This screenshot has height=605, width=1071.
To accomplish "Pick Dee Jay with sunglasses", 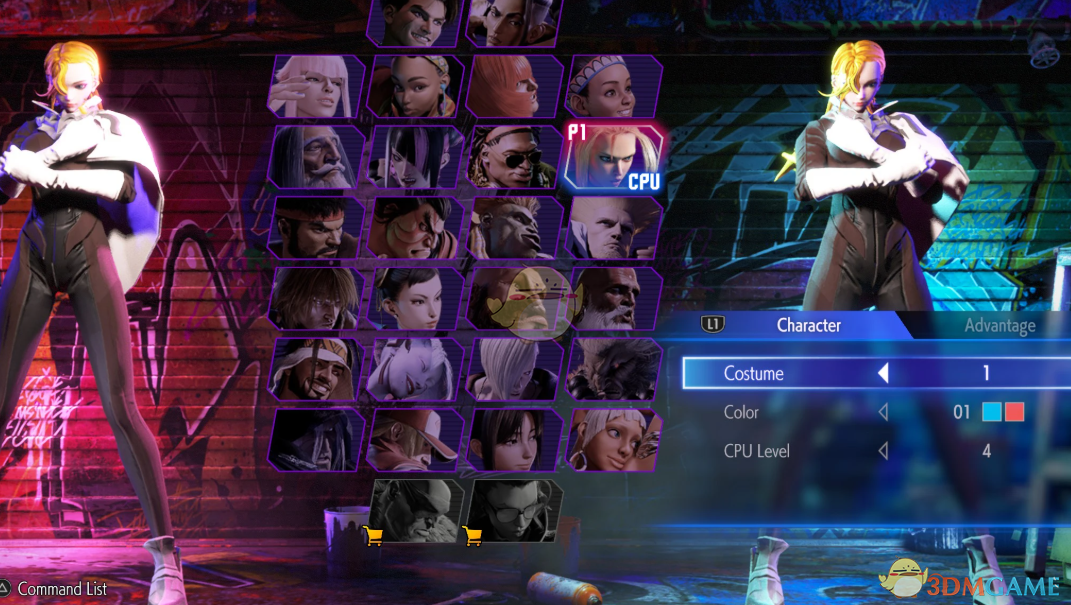I will 514,158.
